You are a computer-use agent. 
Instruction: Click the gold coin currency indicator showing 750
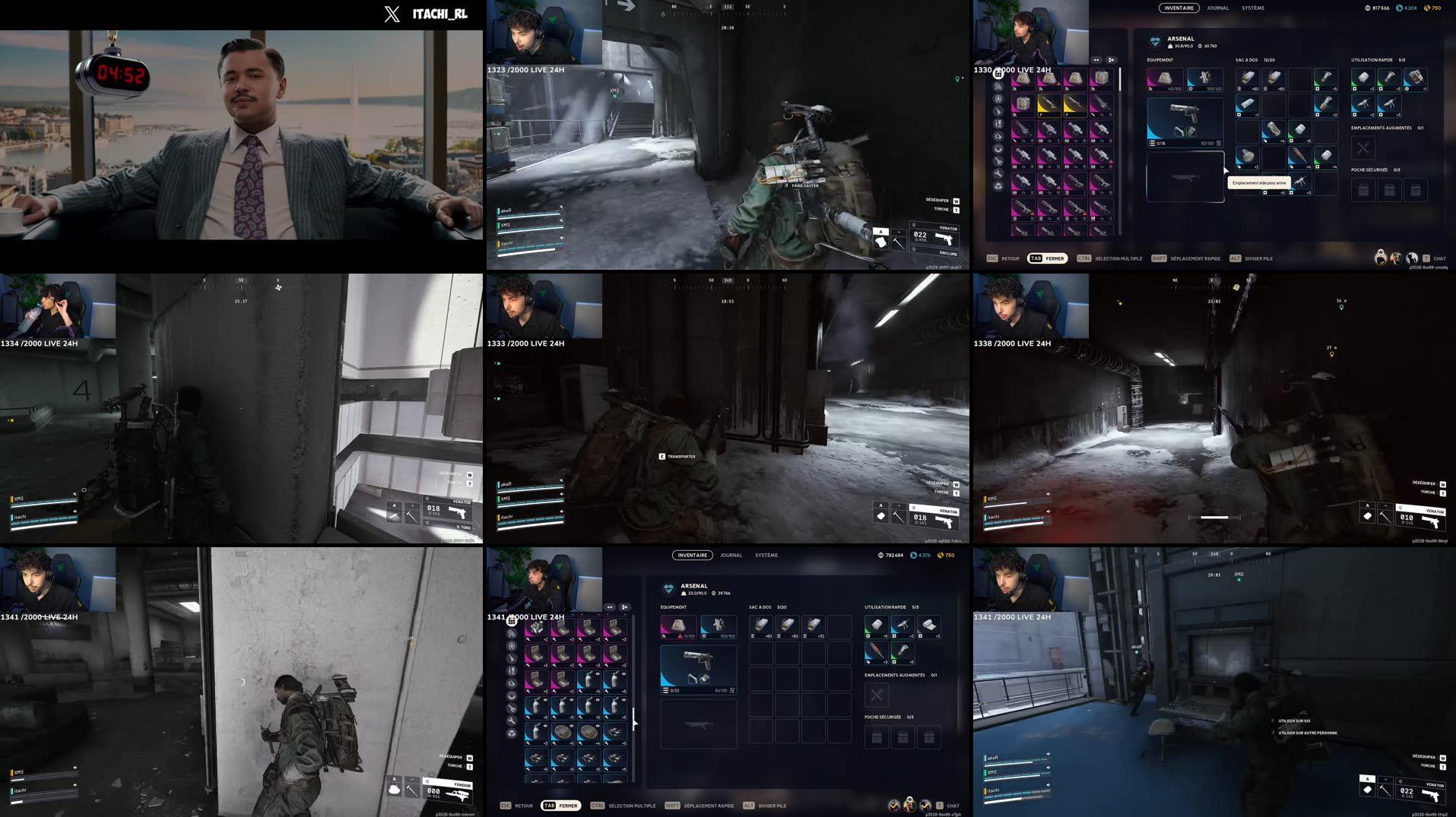pos(1432,8)
